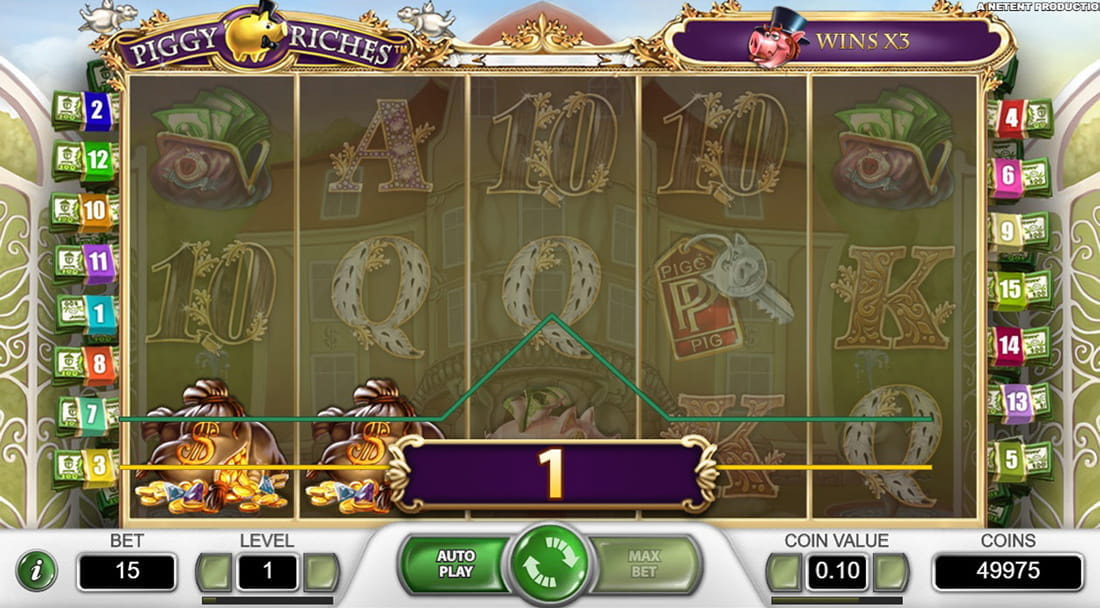Screen dimensions: 1100x608
Task: Select payline 4 marker
Action: click(x=1011, y=118)
